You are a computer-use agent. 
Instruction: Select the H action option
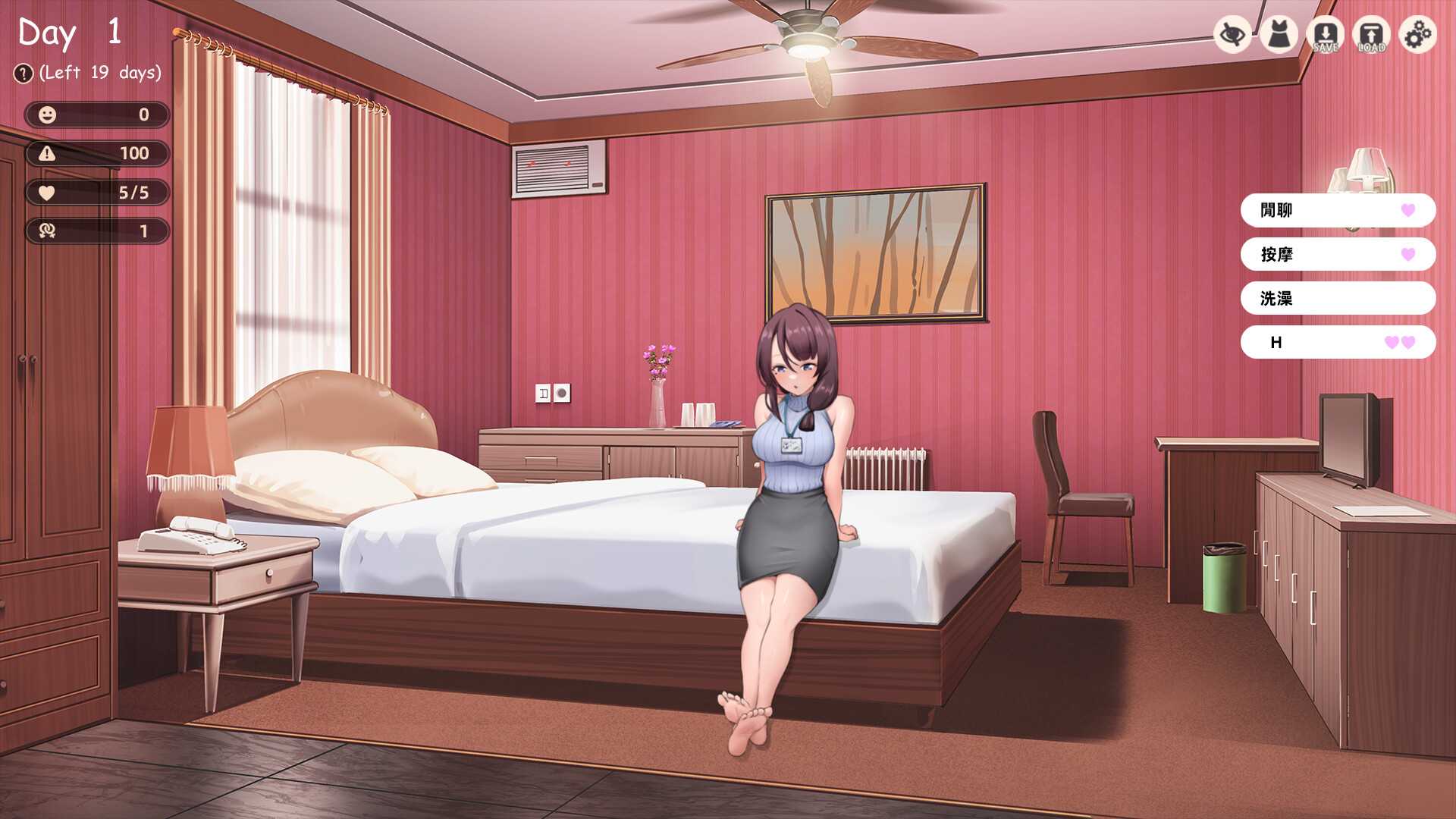(1338, 342)
